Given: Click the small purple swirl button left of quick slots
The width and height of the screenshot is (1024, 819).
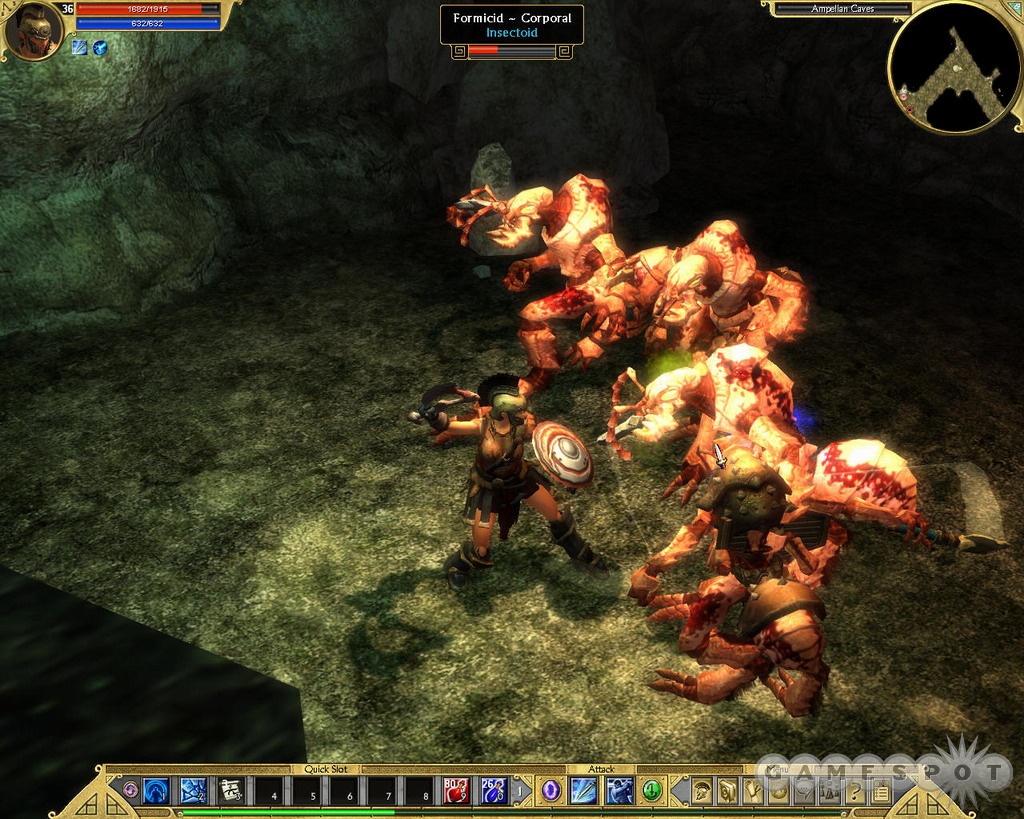Looking at the screenshot, I should (130, 791).
